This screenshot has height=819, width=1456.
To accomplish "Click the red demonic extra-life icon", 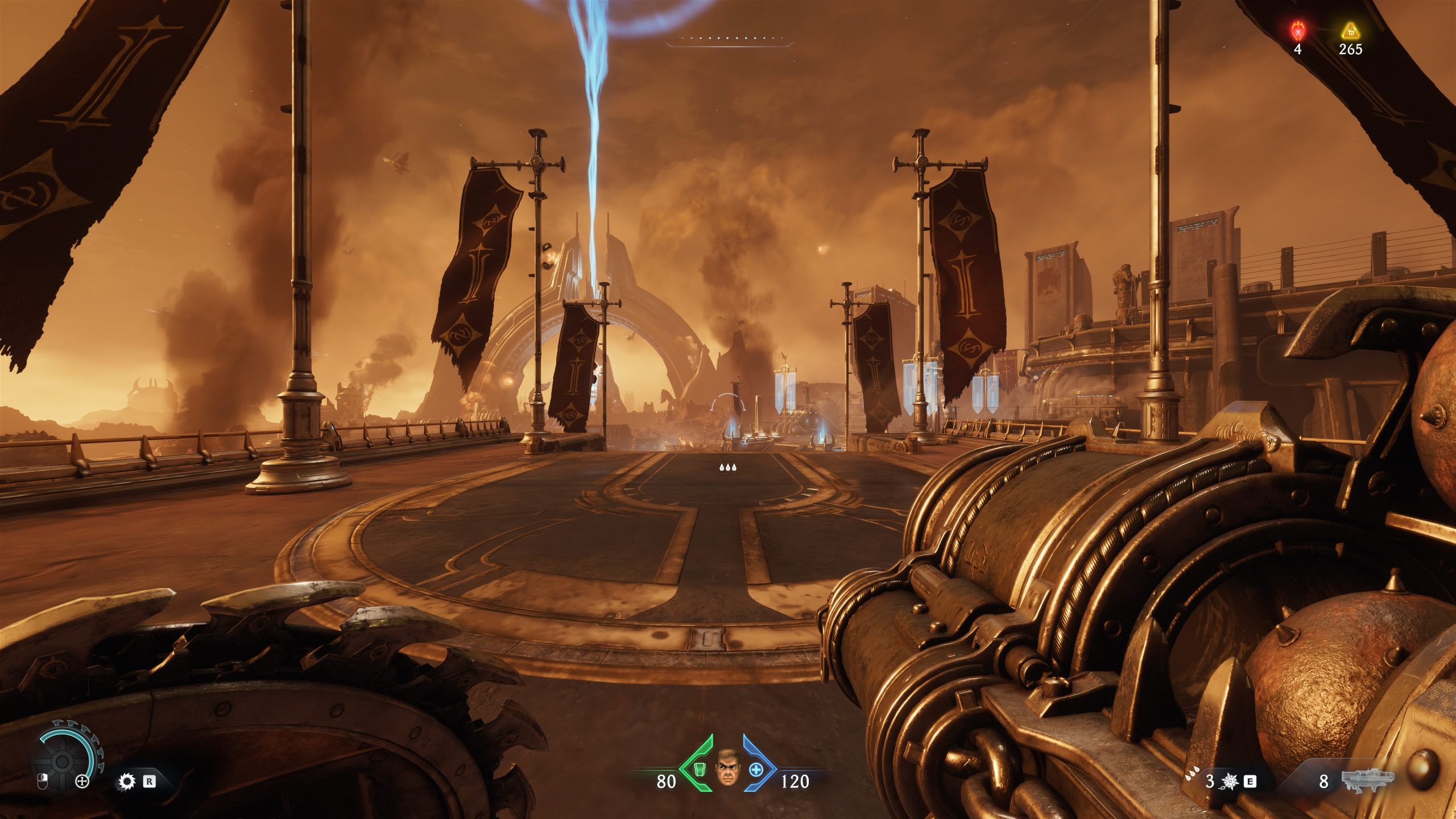I will point(1297,30).
